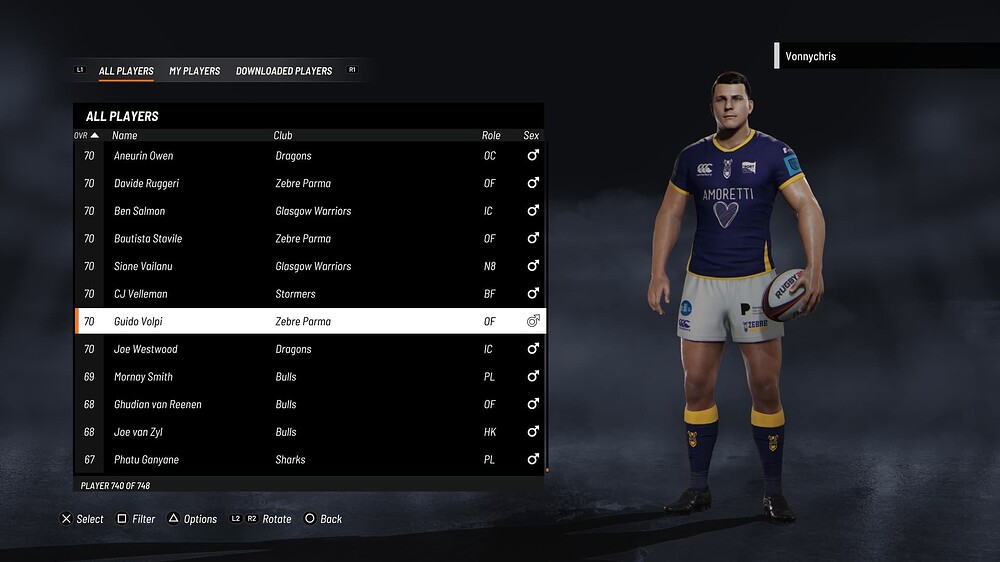Sort players by Name column header
Image resolution: width=1000 pixels, height=562 pixels.
(x=125, y=135)
